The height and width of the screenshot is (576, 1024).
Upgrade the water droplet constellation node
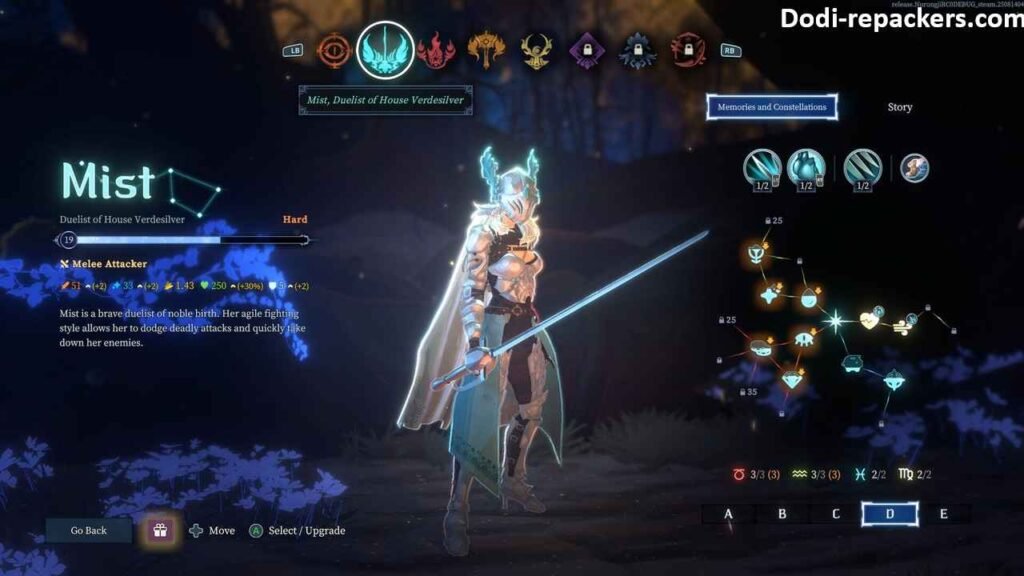point(809,296)
